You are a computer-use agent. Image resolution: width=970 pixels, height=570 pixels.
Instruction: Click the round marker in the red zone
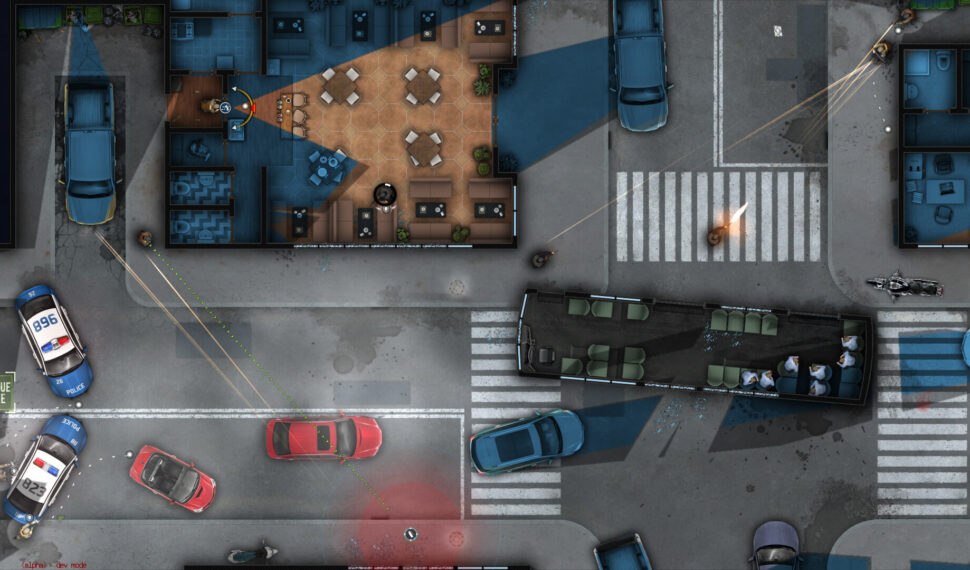(x=410, y=534)
